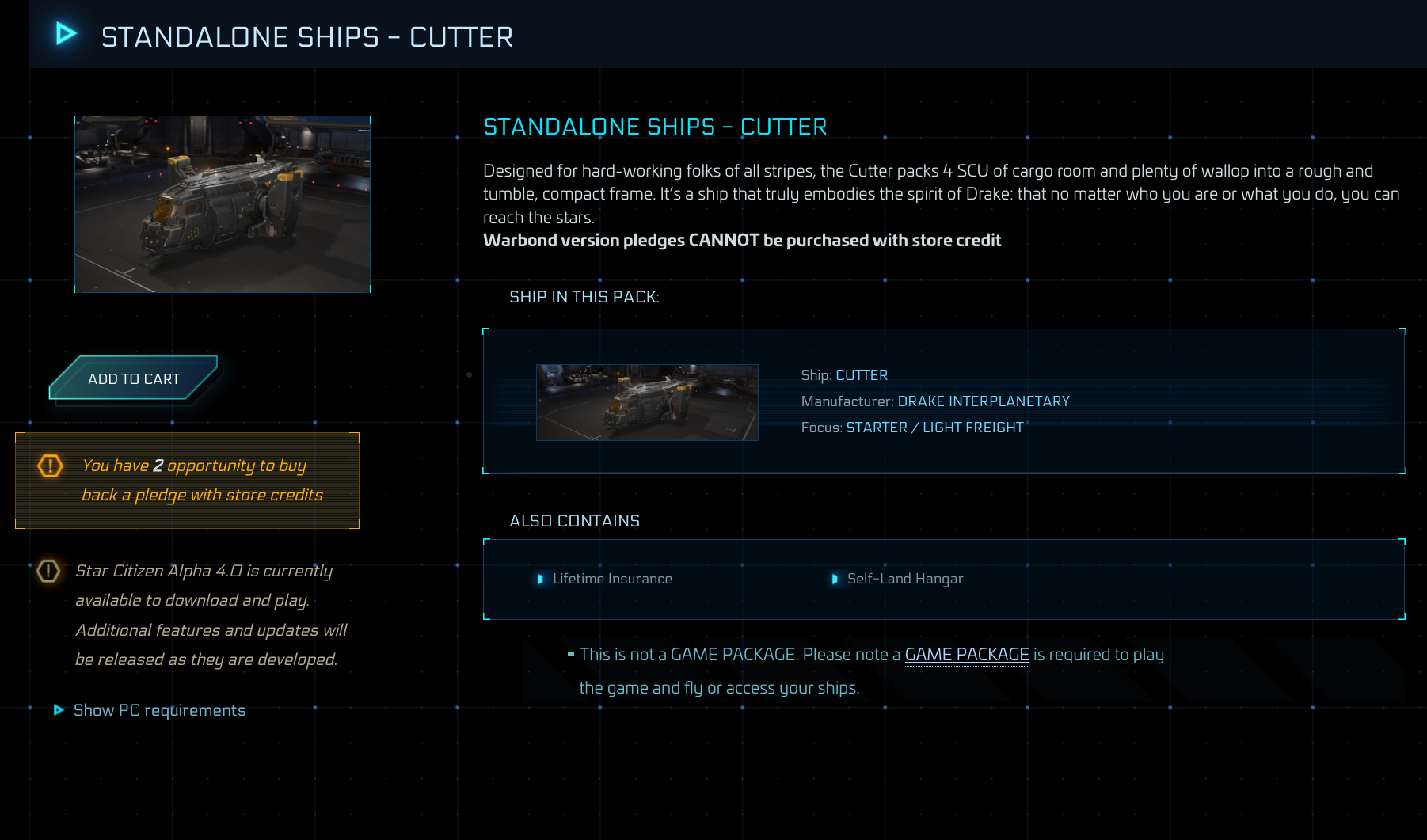Click the small Cutter ship thumbnail in the pack
This screenshot has height=840, width=1427.
click(x=647, y=402)
